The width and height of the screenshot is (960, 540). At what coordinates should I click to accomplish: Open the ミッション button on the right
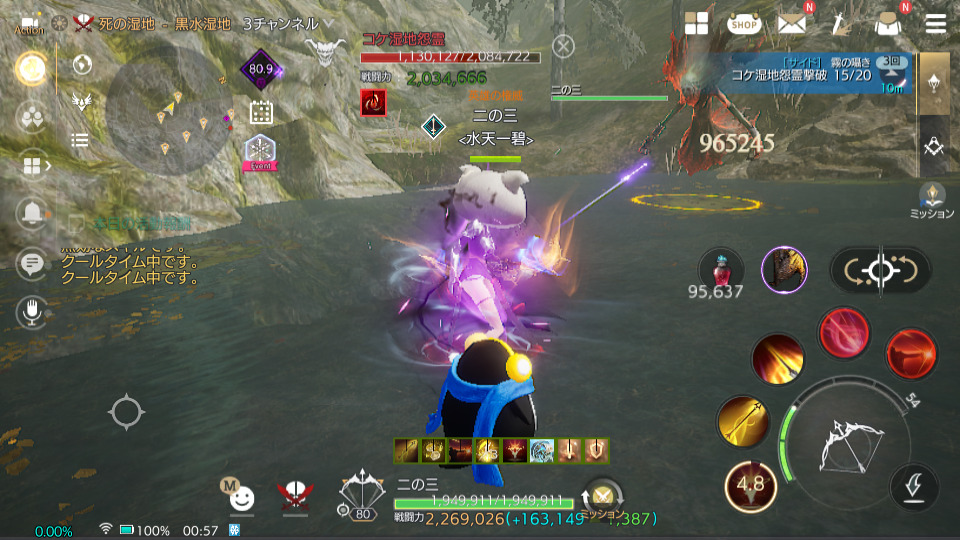(933, 200)
